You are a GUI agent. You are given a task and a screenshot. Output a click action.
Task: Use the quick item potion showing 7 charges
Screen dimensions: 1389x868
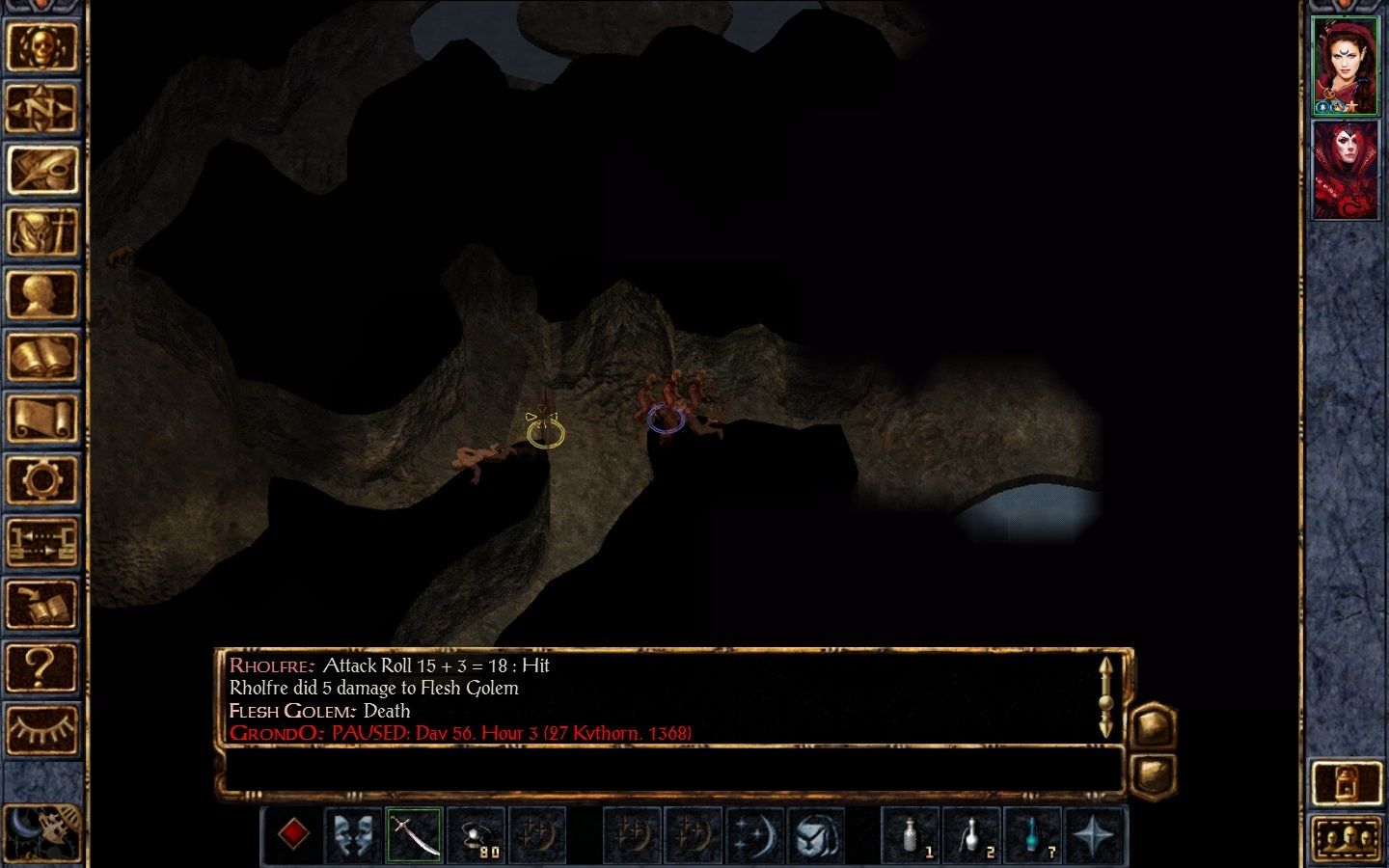coord(1034,835)
